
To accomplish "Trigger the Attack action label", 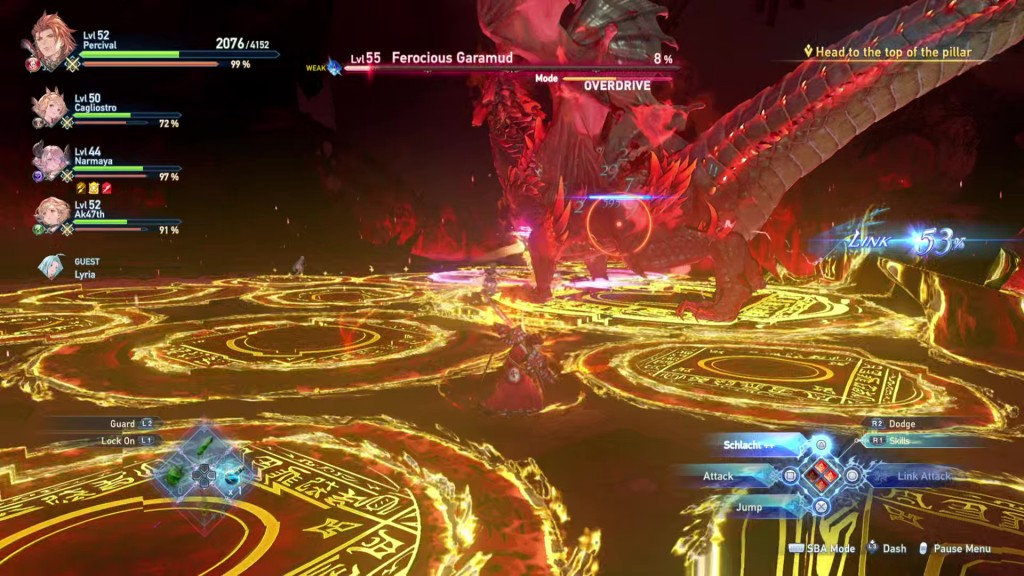I will [718, 476].
